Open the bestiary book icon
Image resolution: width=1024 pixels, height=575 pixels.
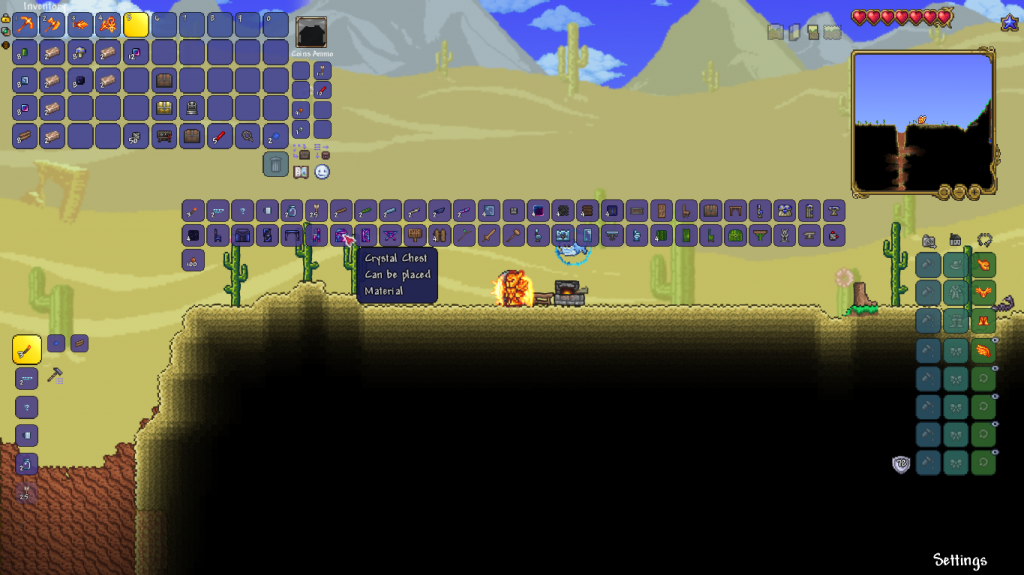[x=301, y=172]
